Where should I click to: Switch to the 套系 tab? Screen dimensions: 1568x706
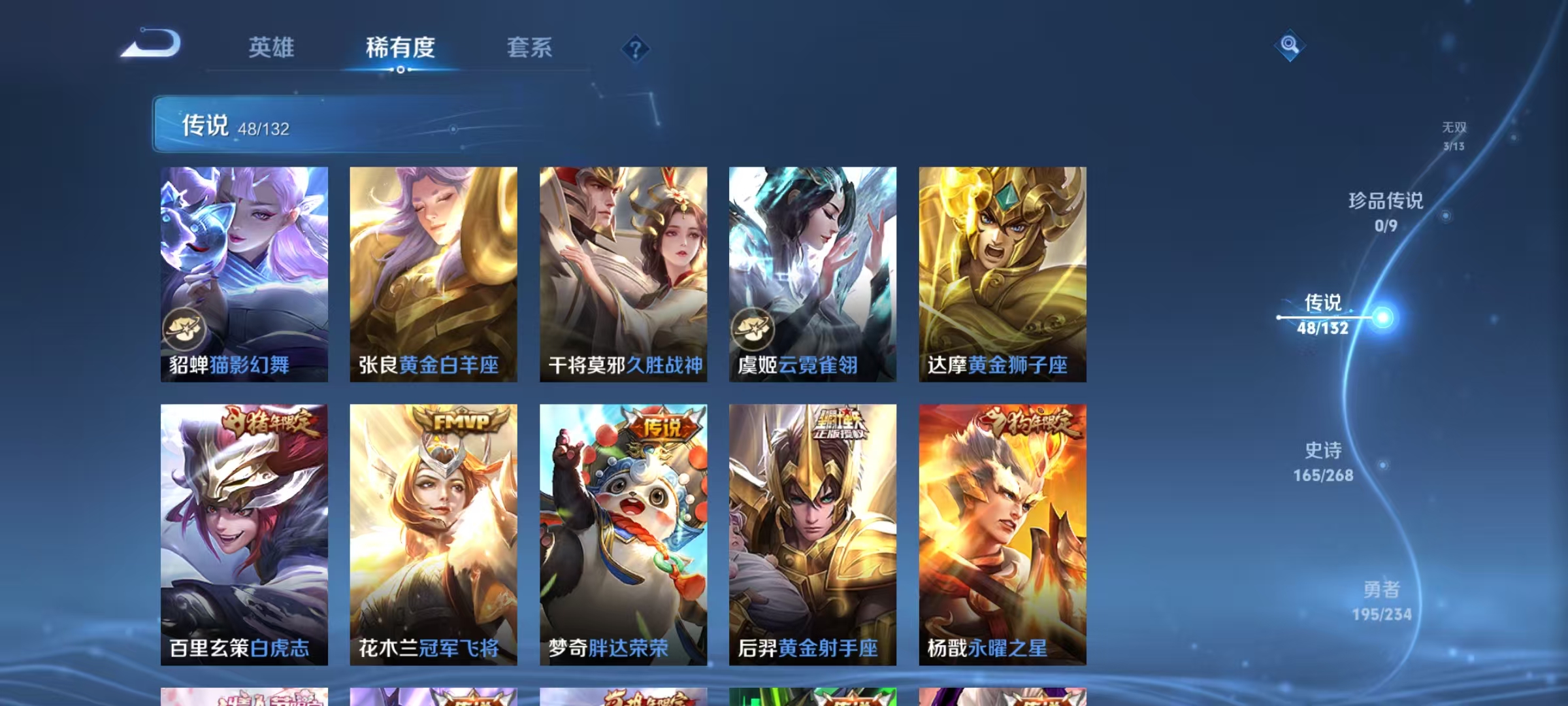(529, 48)
